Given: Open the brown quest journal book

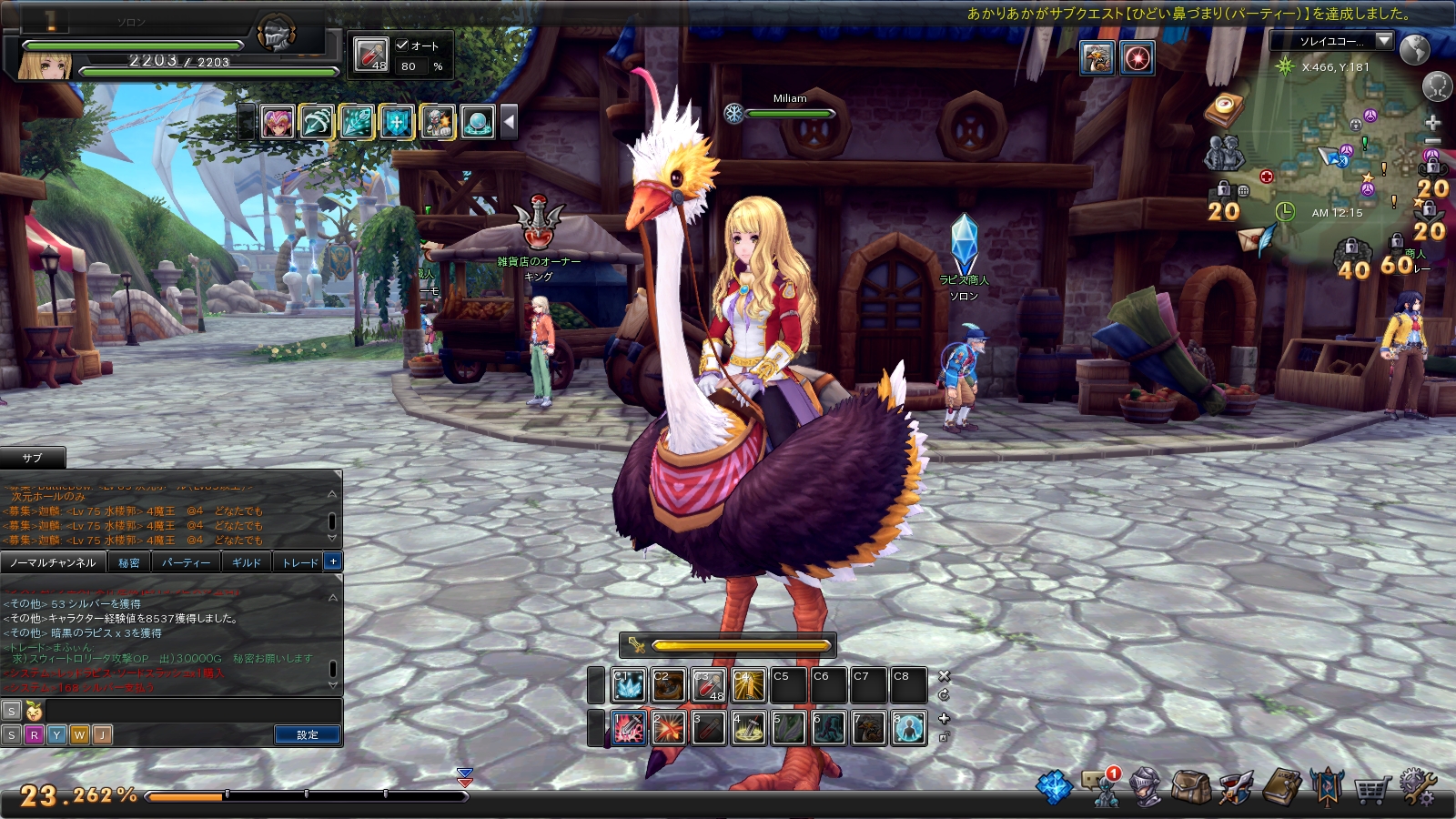Looking at the screenshot, I should (1282, 787).
